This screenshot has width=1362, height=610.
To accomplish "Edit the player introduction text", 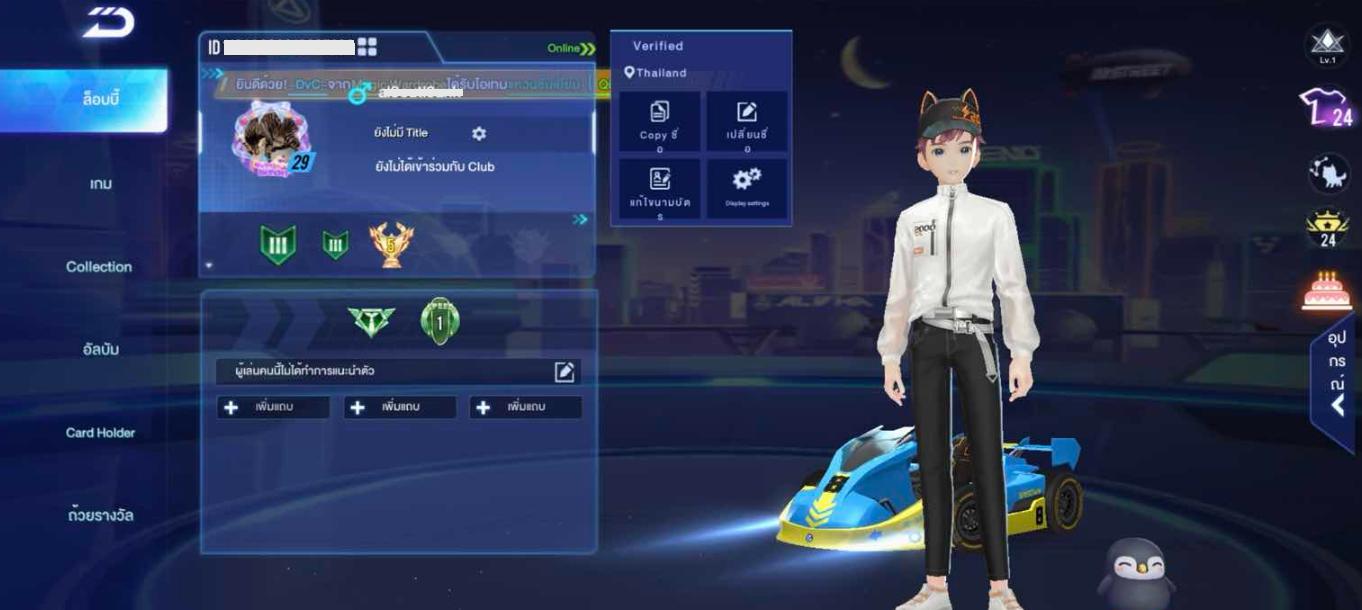I will (564, 372).
